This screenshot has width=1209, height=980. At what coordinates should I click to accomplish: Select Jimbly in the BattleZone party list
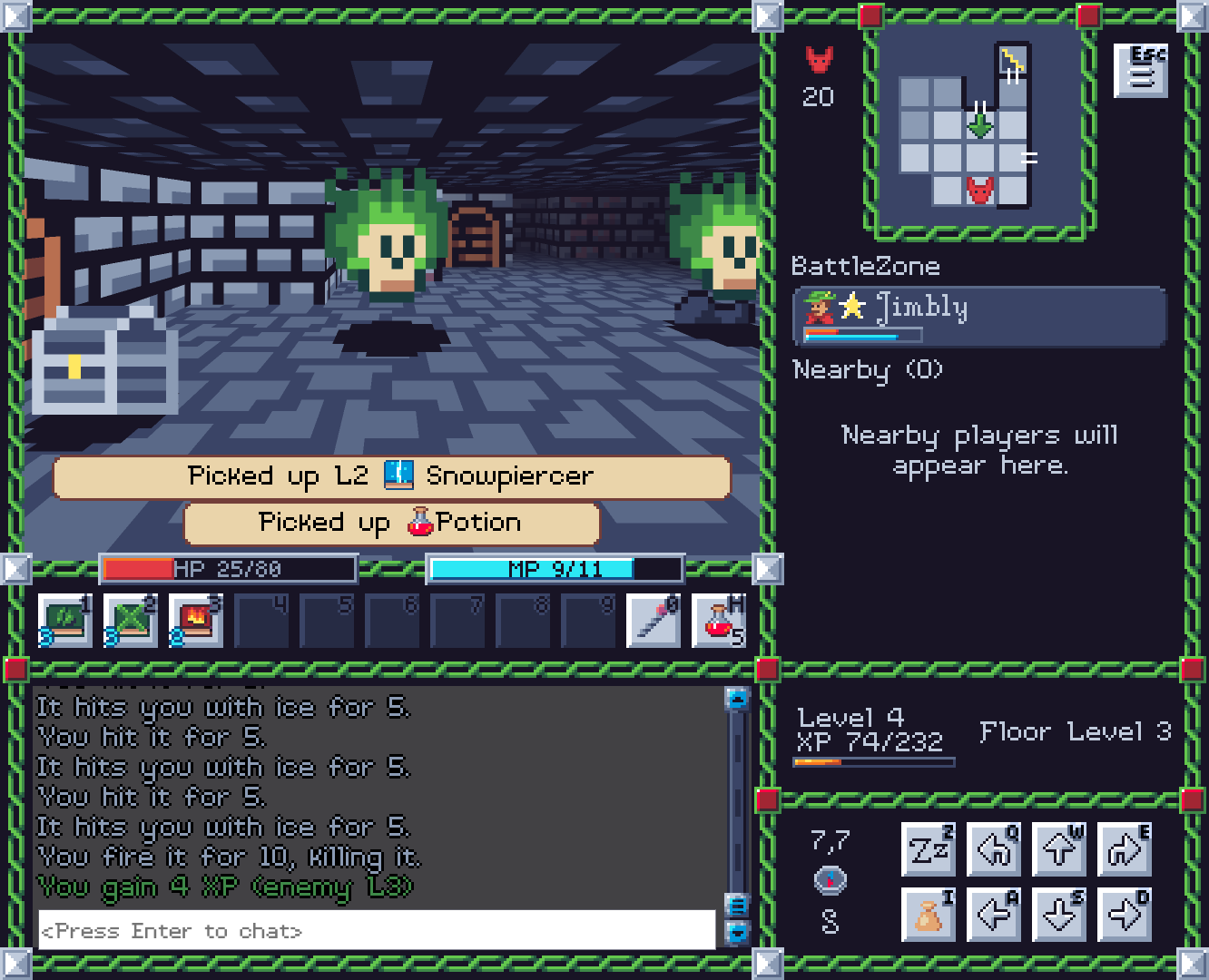pyautogui.click(x=978, y=316)
